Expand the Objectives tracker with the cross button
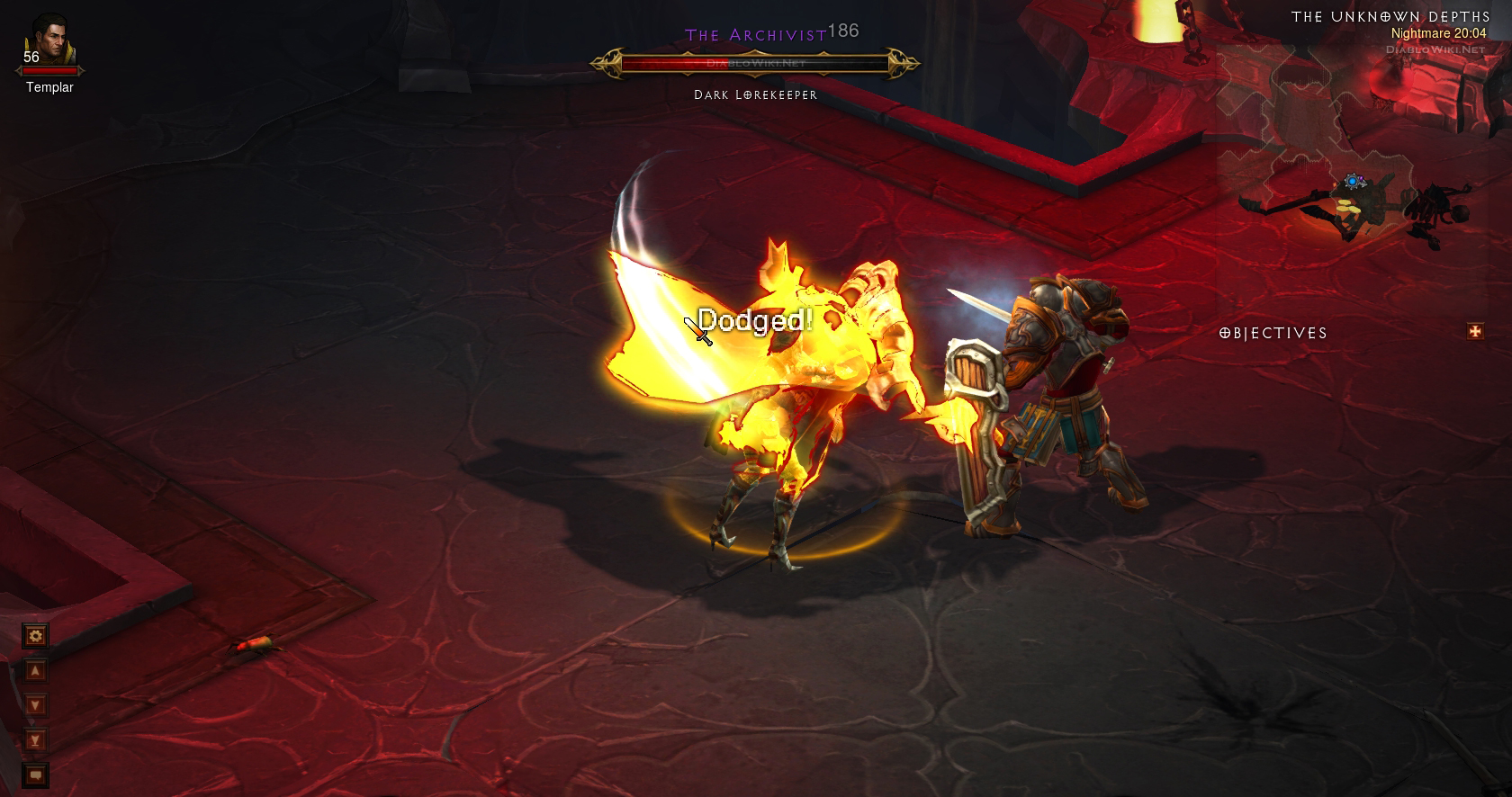1512x797 pixels. point(1475,332)
